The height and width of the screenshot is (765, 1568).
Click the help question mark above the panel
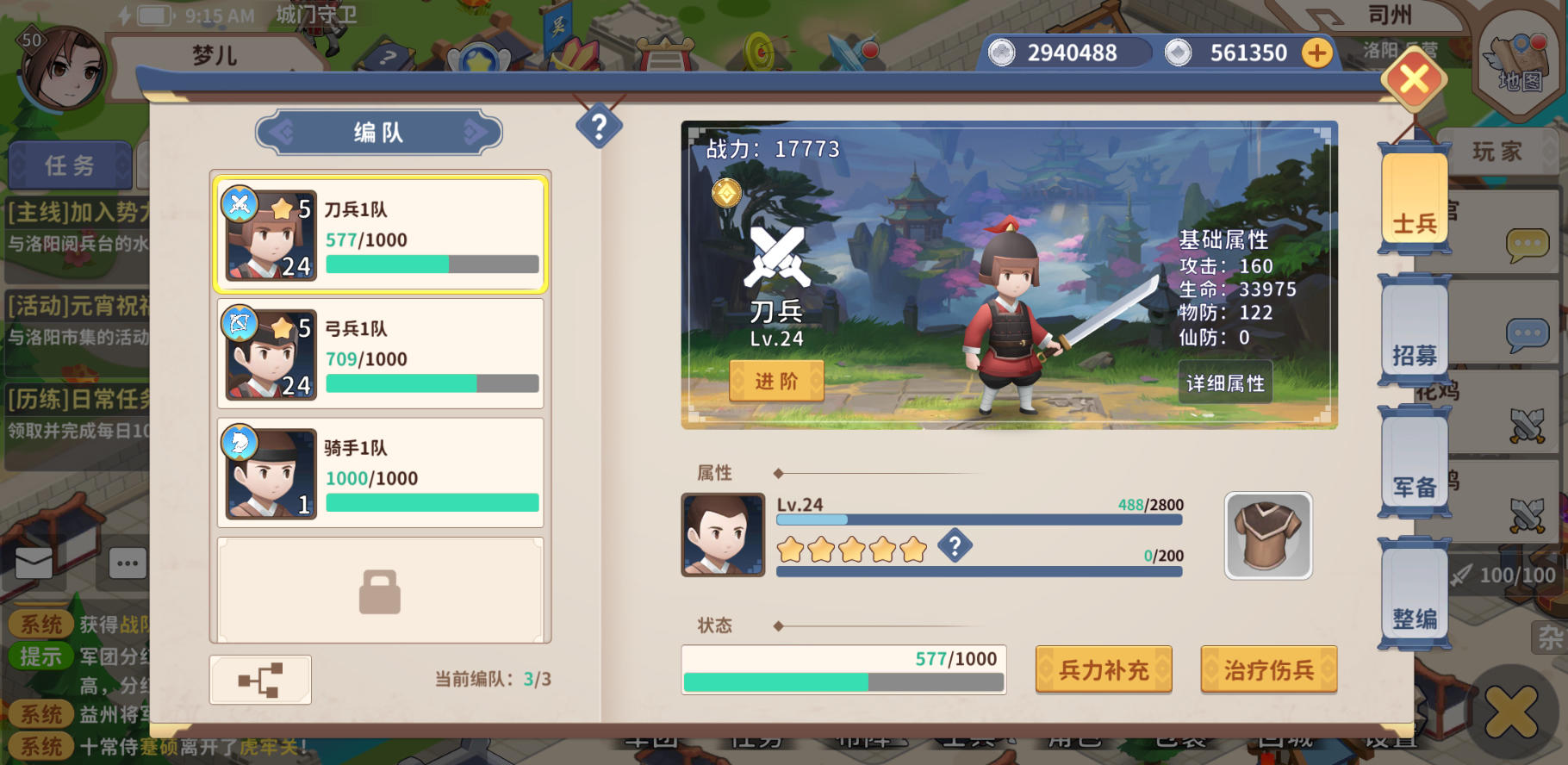coord(598,126)
